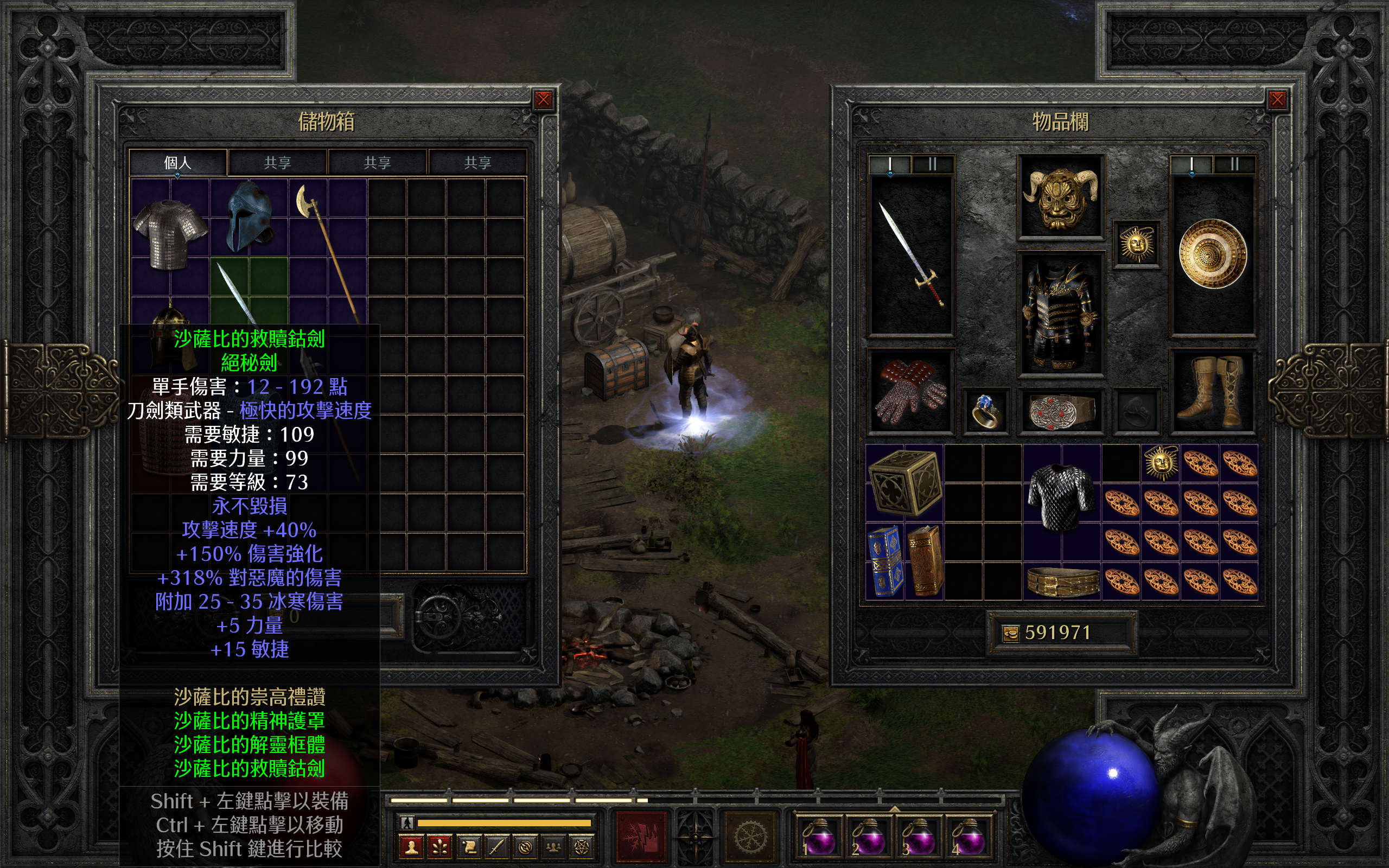Image resolution: width=1389 pixels, height=868 pixels.
Task: Click the equipped sword weapon slot
Action: click(912, 256)
